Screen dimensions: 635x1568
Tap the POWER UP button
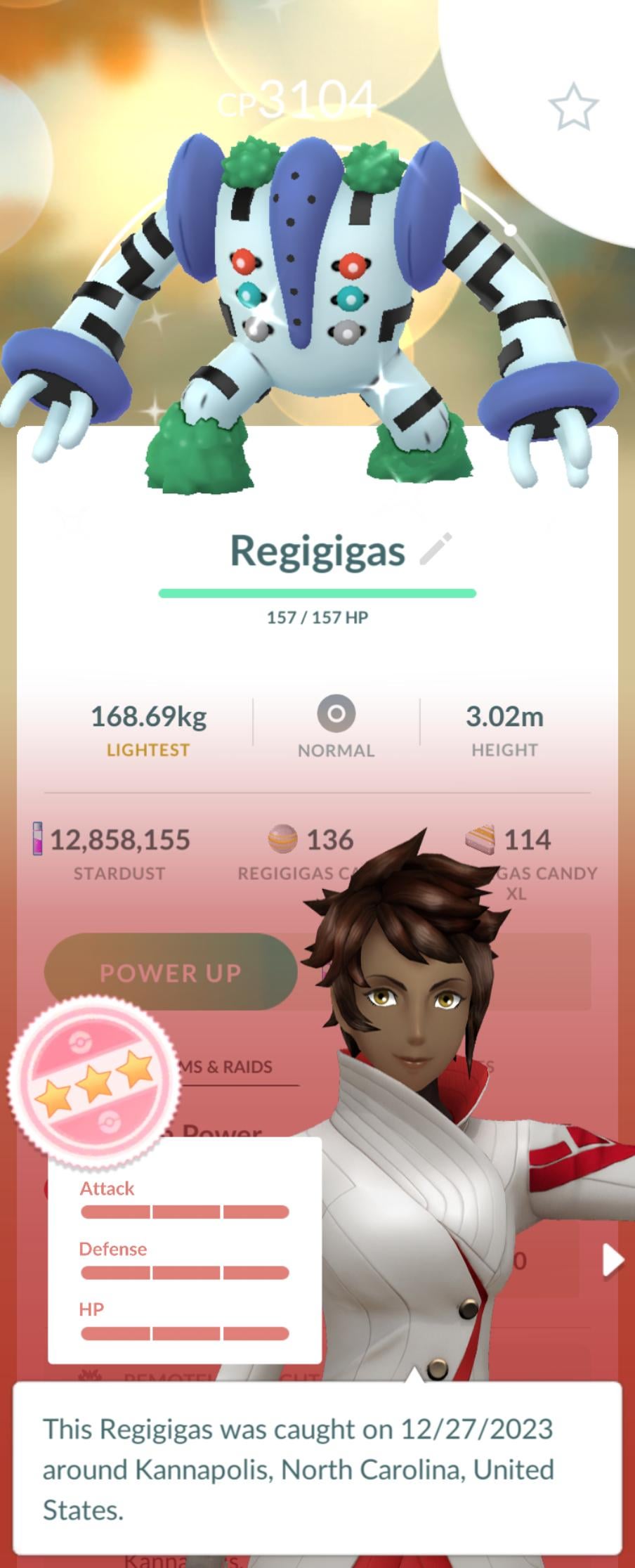click(x=171, y=972)
